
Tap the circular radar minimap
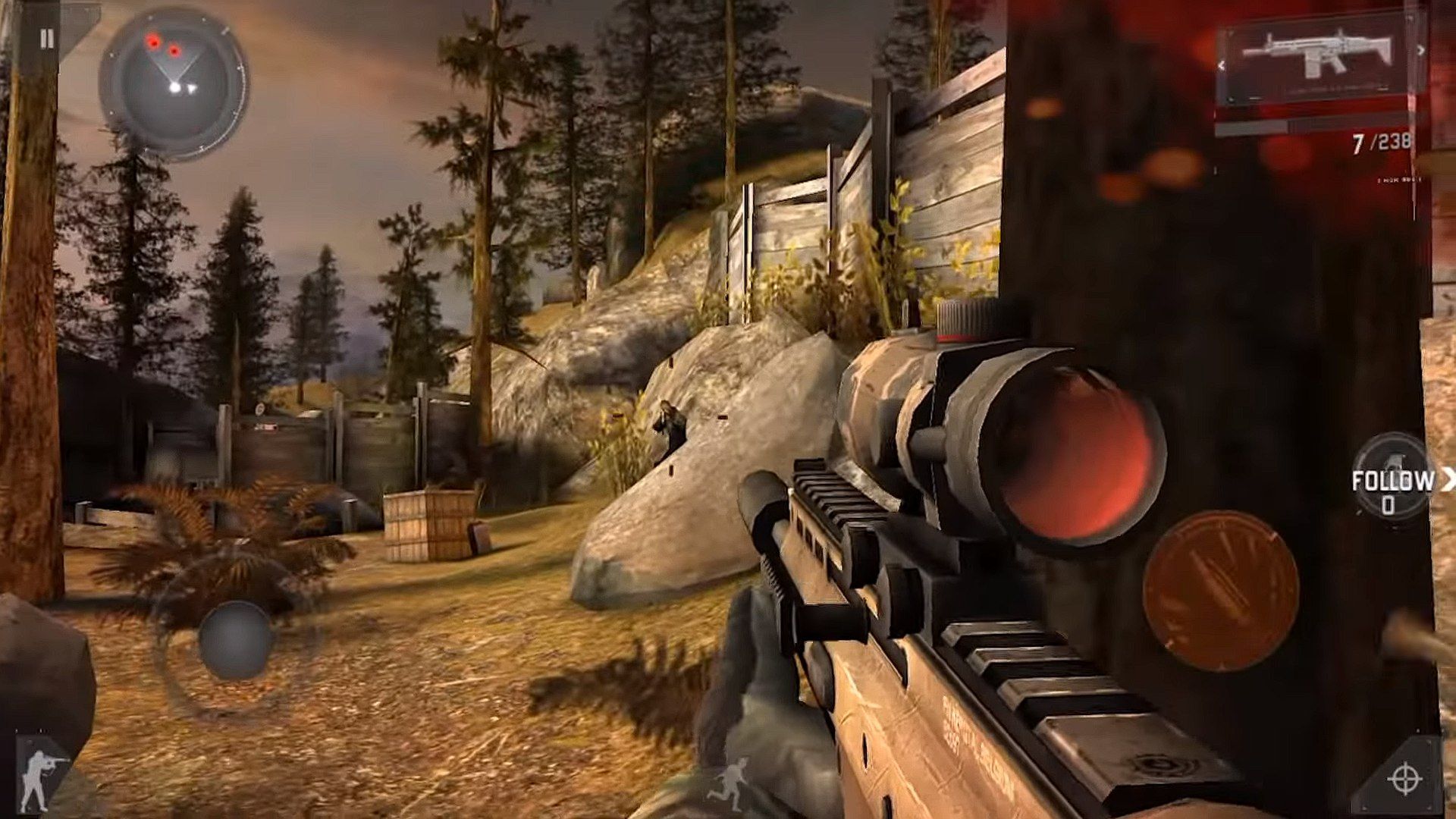click(174, 83)
